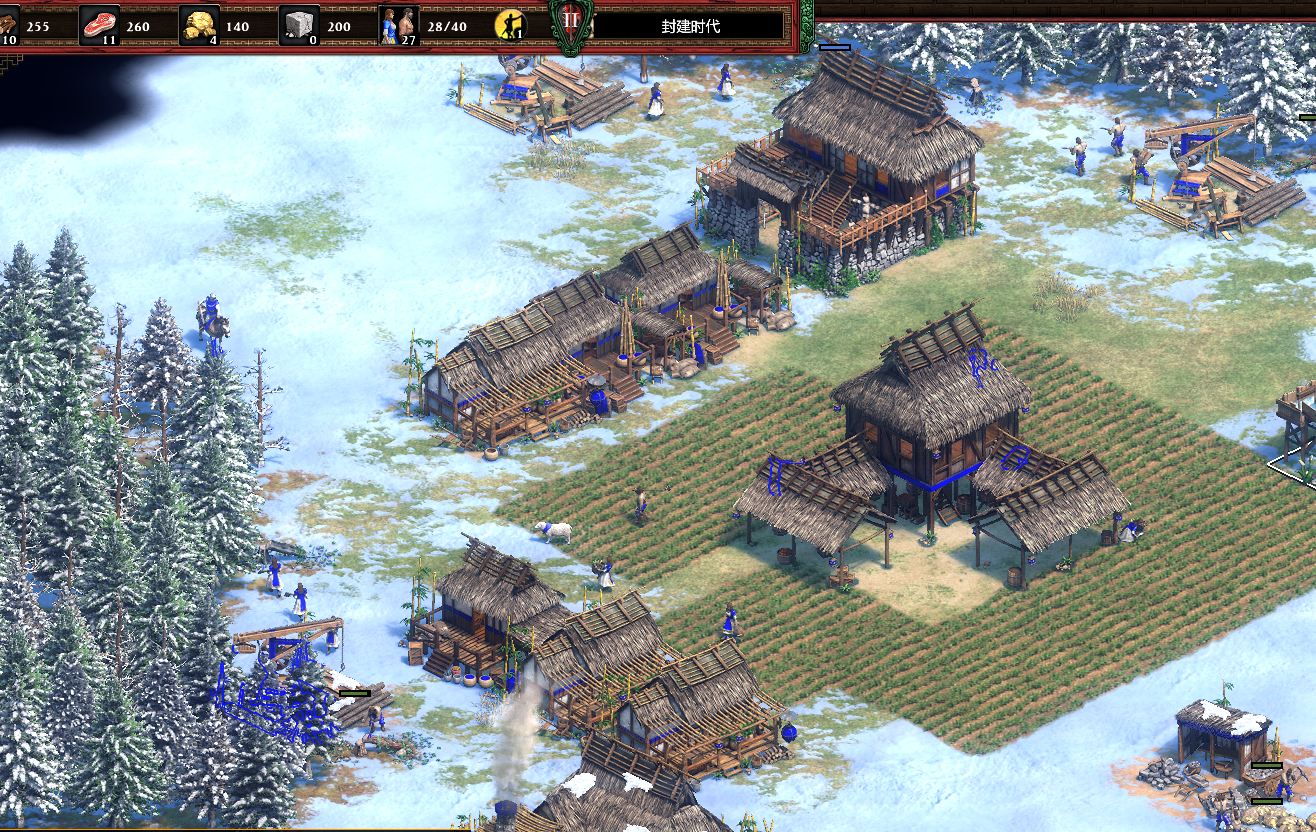Select the idle villager button
Screen dimensions: 1316x832
pos(510,25)
